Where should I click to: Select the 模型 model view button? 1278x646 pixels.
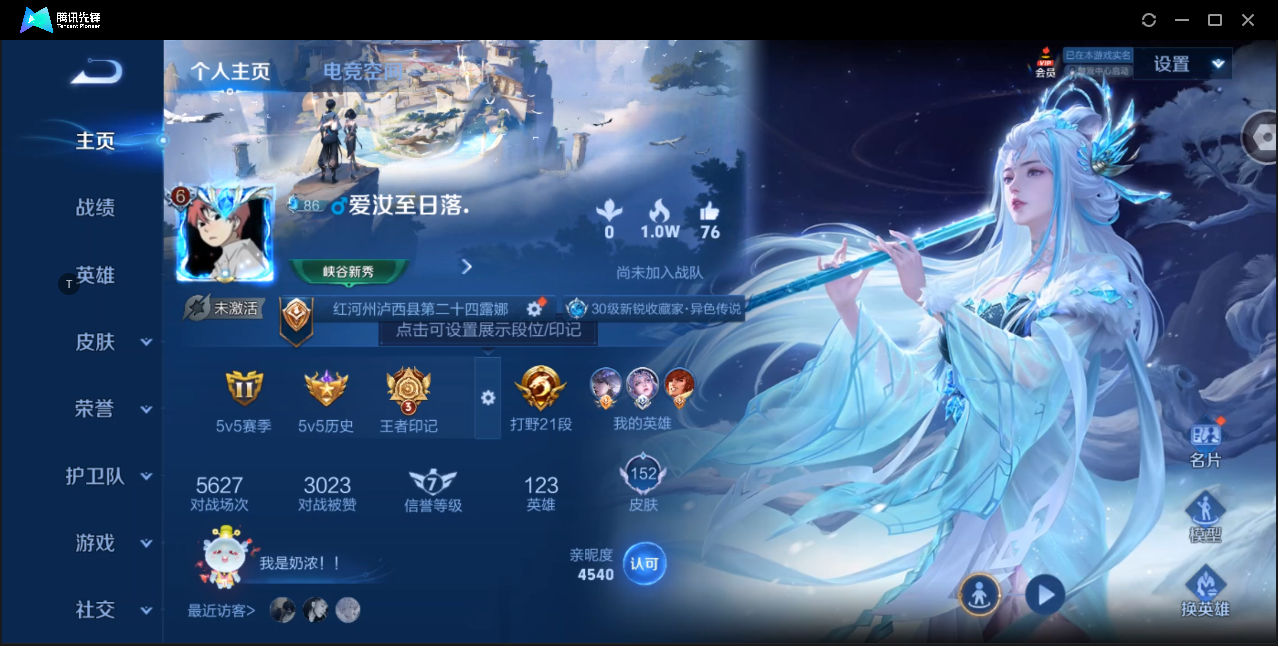click(x=1205, y=517)
